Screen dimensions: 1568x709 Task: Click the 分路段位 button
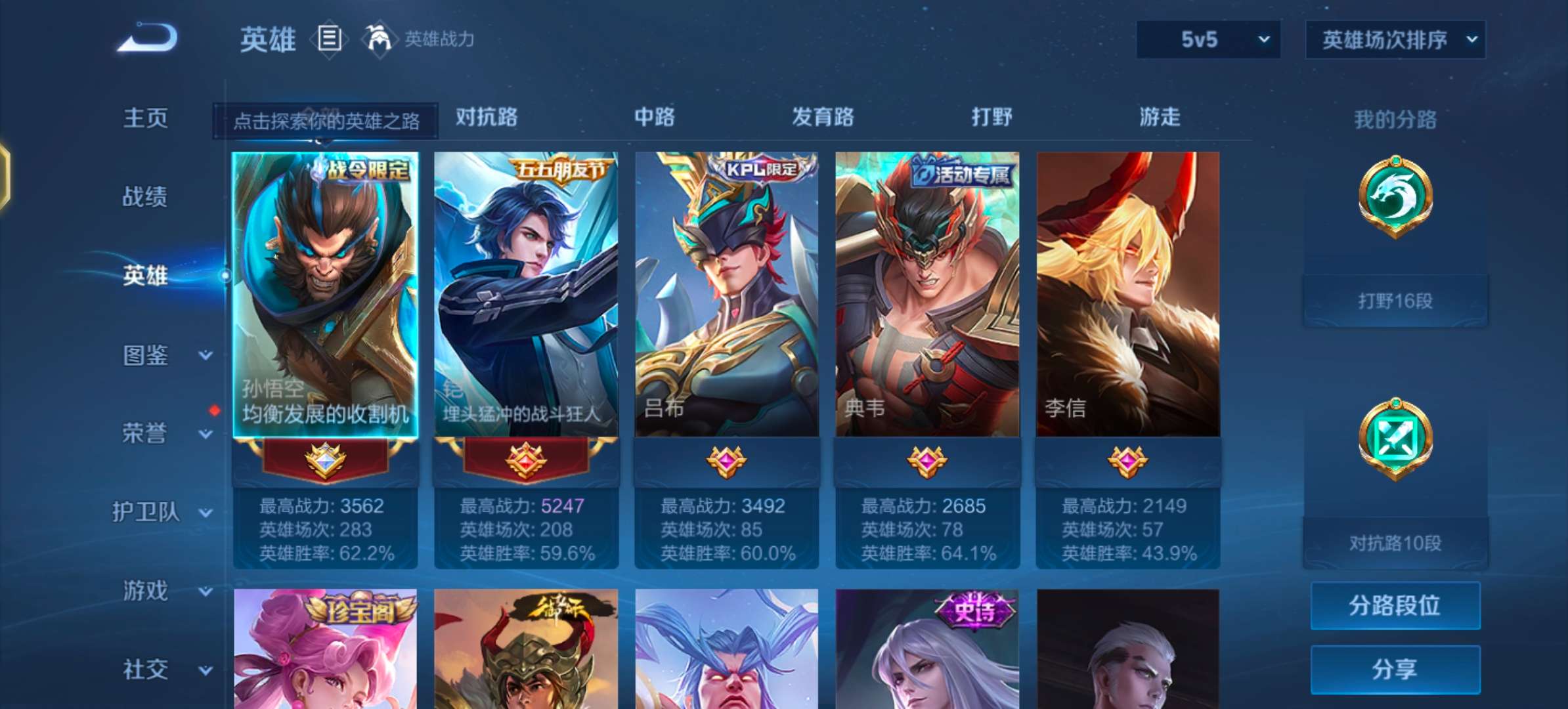(x=1395, y=605)
